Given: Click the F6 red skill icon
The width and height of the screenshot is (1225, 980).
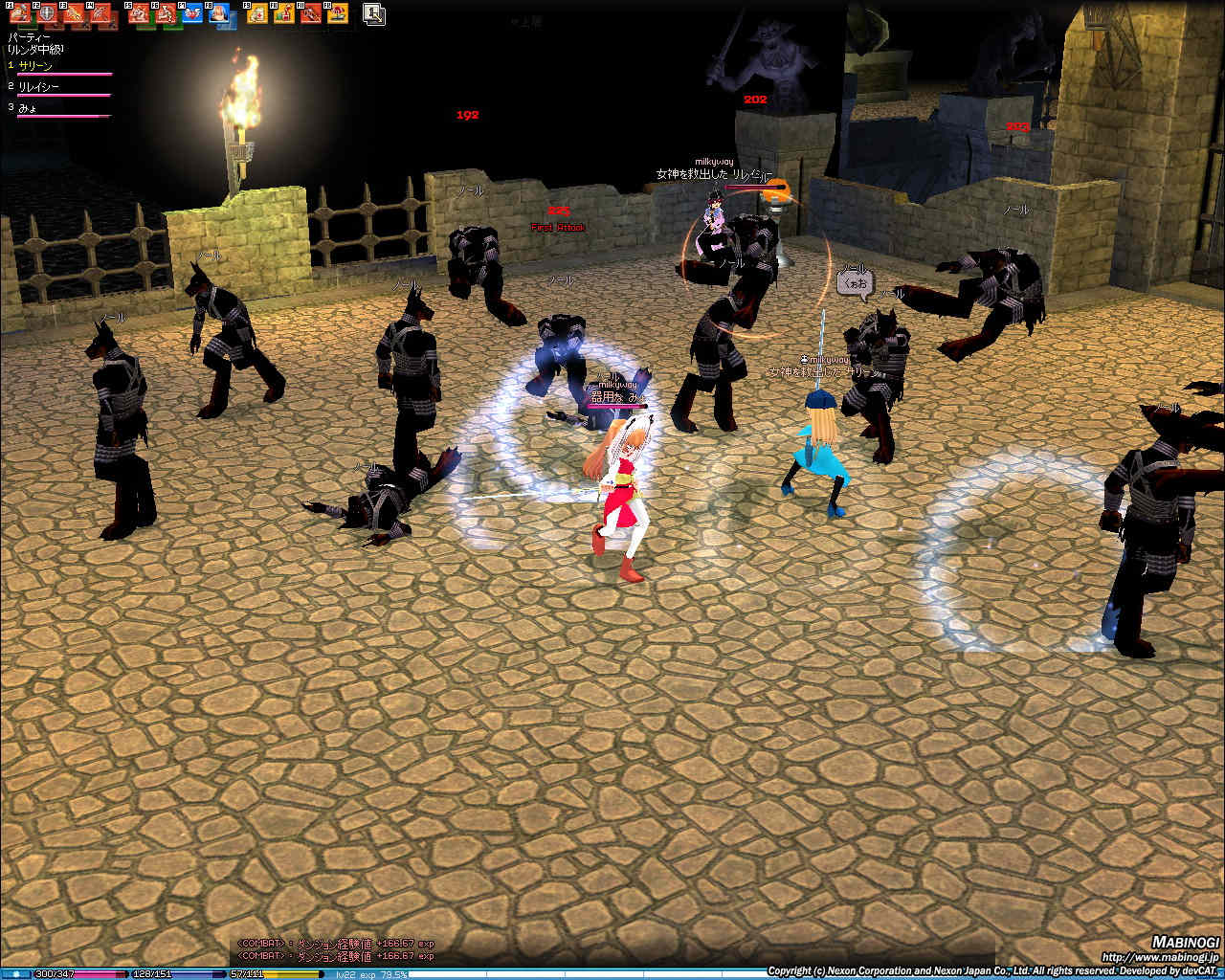Looking at the screenshot, I should (166, 13).
